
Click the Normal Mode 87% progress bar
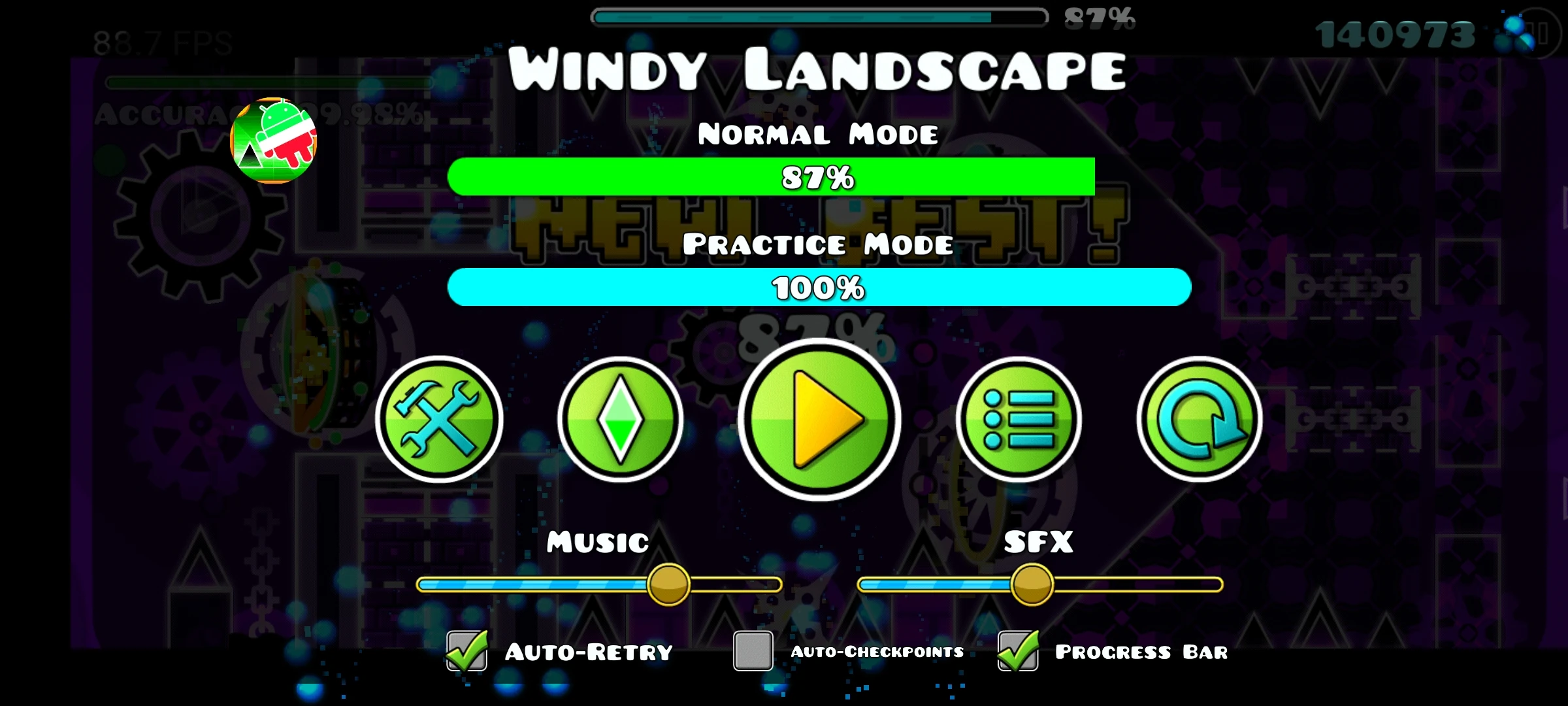pos(817,178)
